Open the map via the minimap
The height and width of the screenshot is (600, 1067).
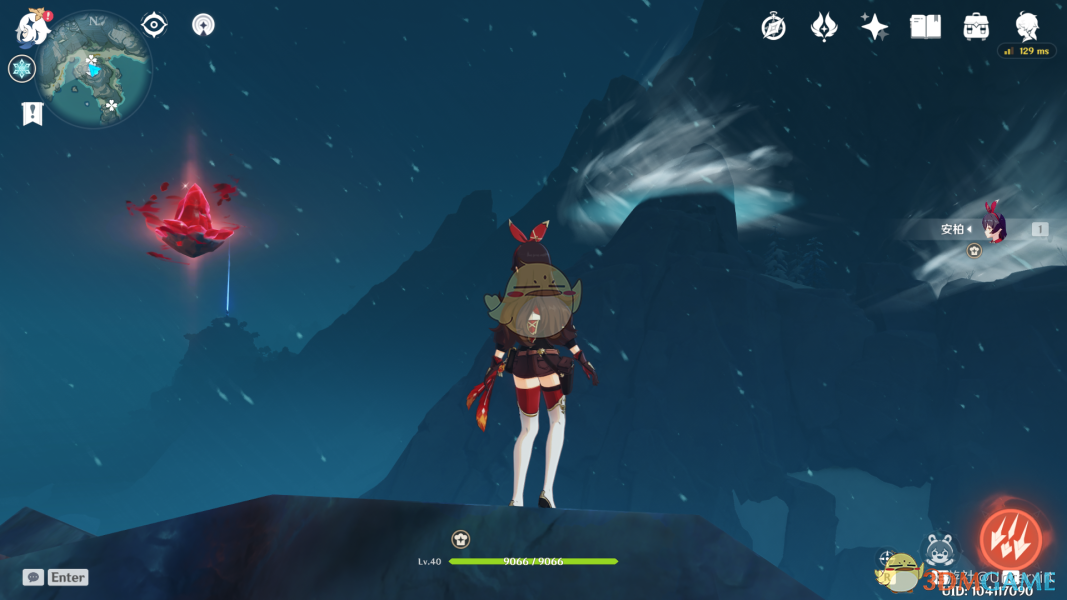click(94, 70)
